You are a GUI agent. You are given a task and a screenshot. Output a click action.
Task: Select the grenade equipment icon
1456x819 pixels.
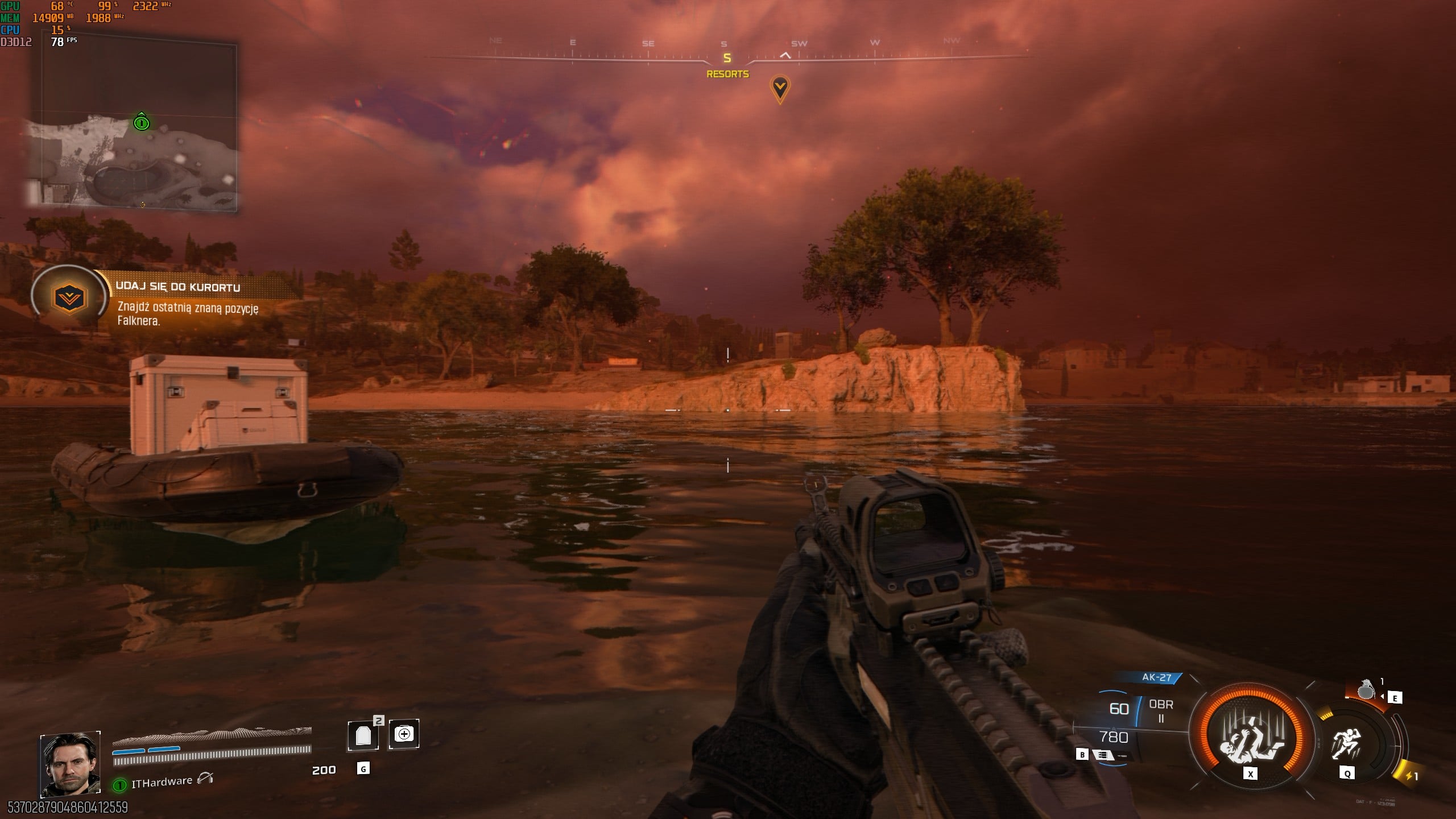[x=1366, y=690]
